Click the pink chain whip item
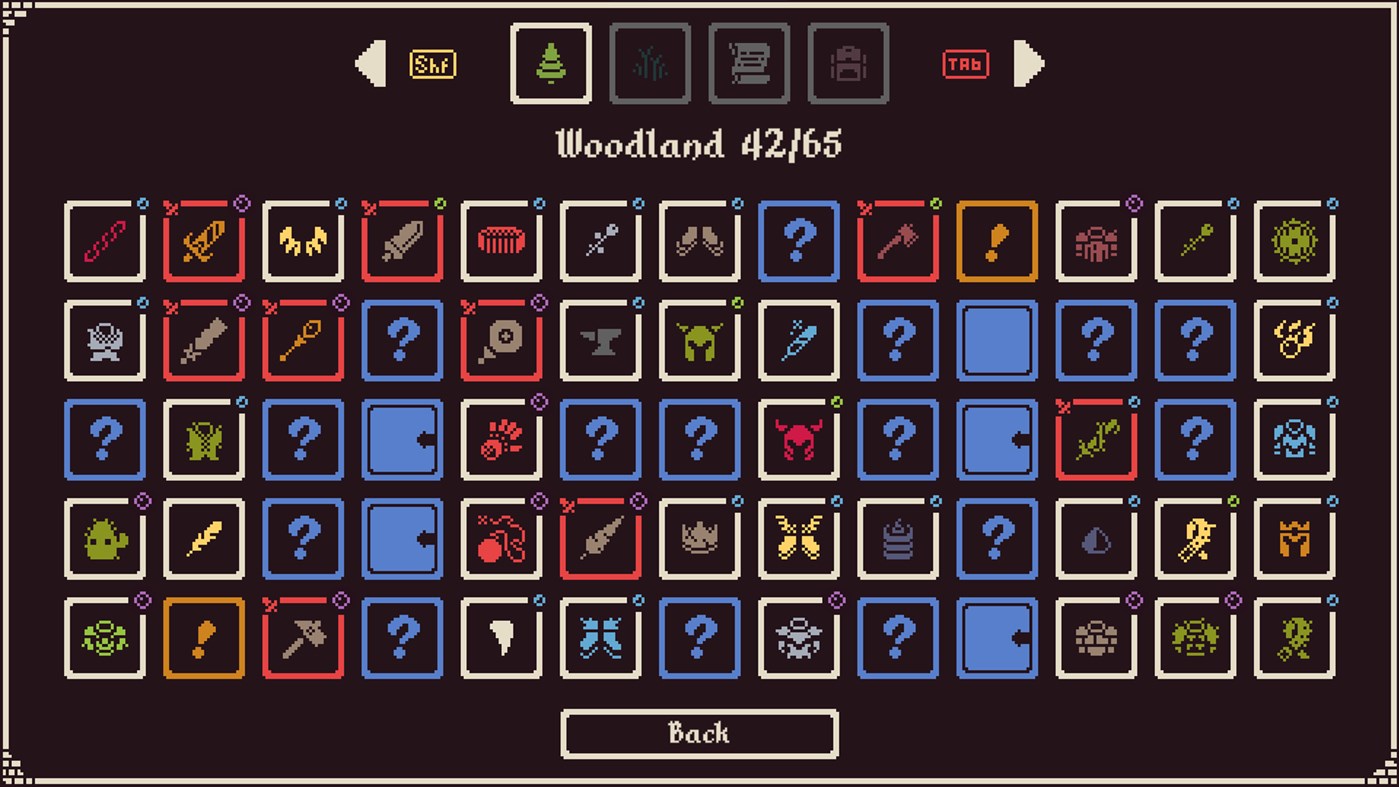Image resolution: width=1399 pixels, height=787 pixels. click(104, 240)
